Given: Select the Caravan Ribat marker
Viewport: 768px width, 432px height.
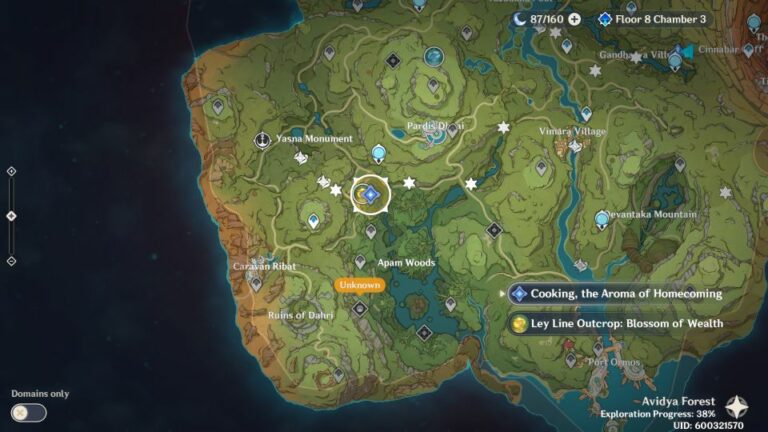Looking at the screenshot, I should point(256,283).
